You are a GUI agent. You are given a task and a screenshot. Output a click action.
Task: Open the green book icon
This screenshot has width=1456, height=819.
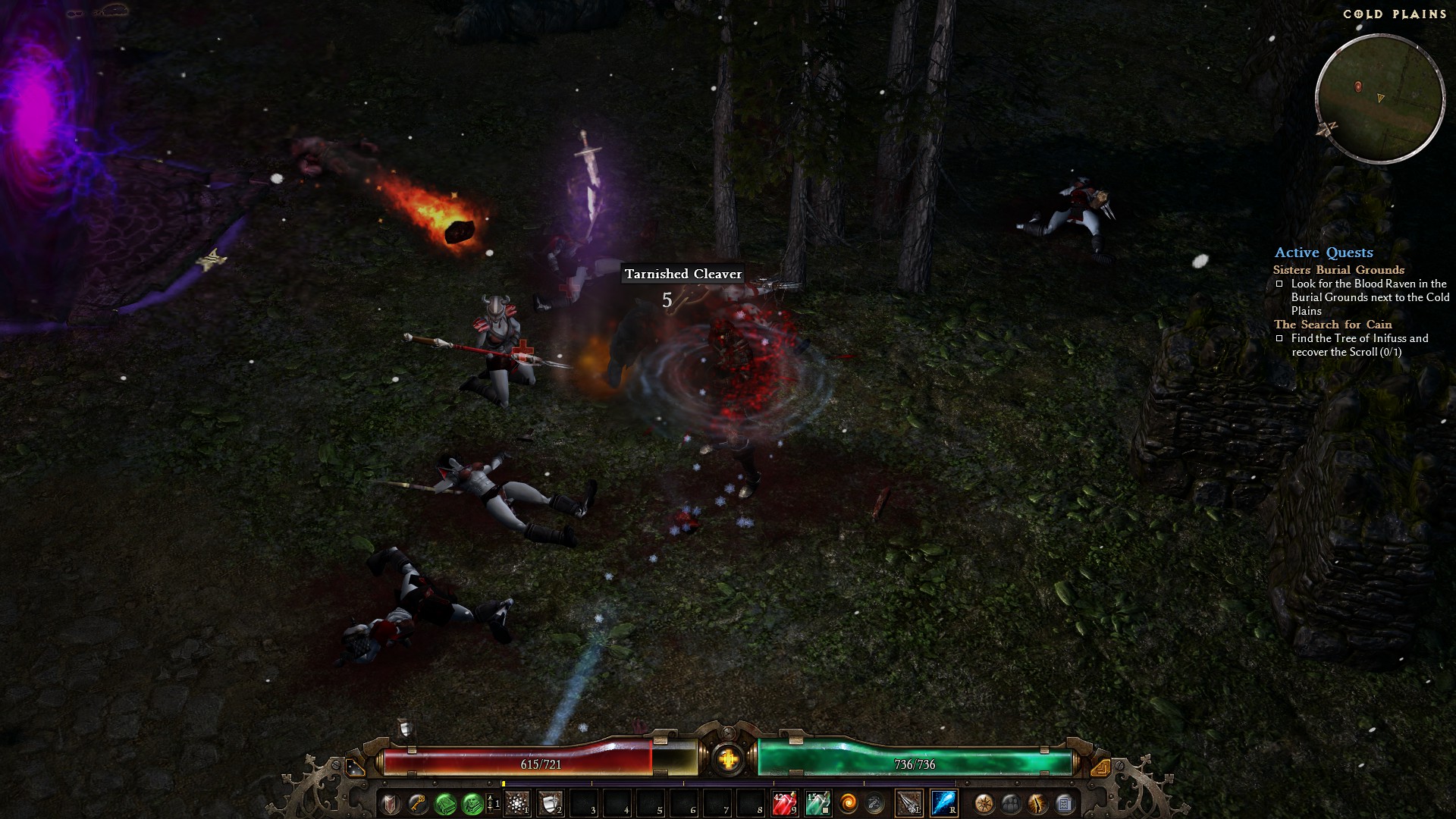pyautogui.click(x=445, y=803)
